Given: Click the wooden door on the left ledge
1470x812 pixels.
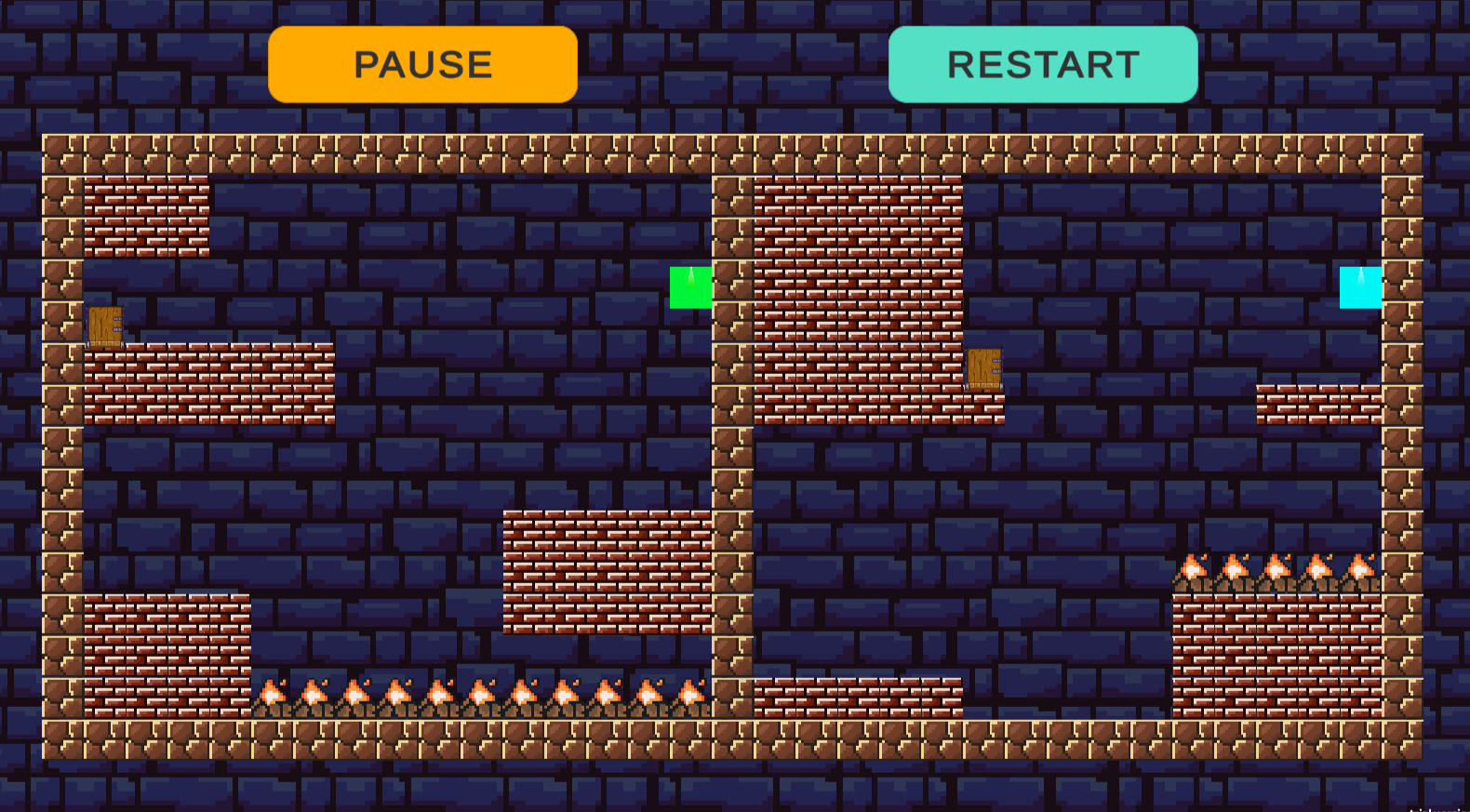Looking at the screenshot, I should coord(105,326).
